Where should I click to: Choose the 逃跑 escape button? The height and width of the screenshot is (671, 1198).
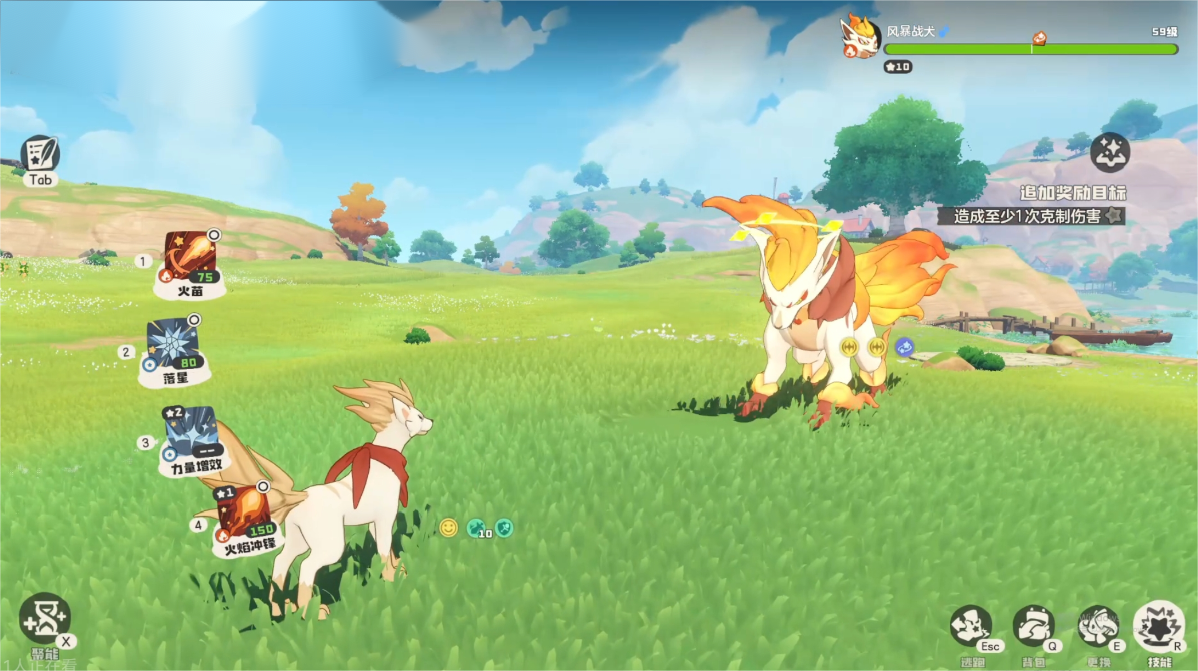coord(971,627)
